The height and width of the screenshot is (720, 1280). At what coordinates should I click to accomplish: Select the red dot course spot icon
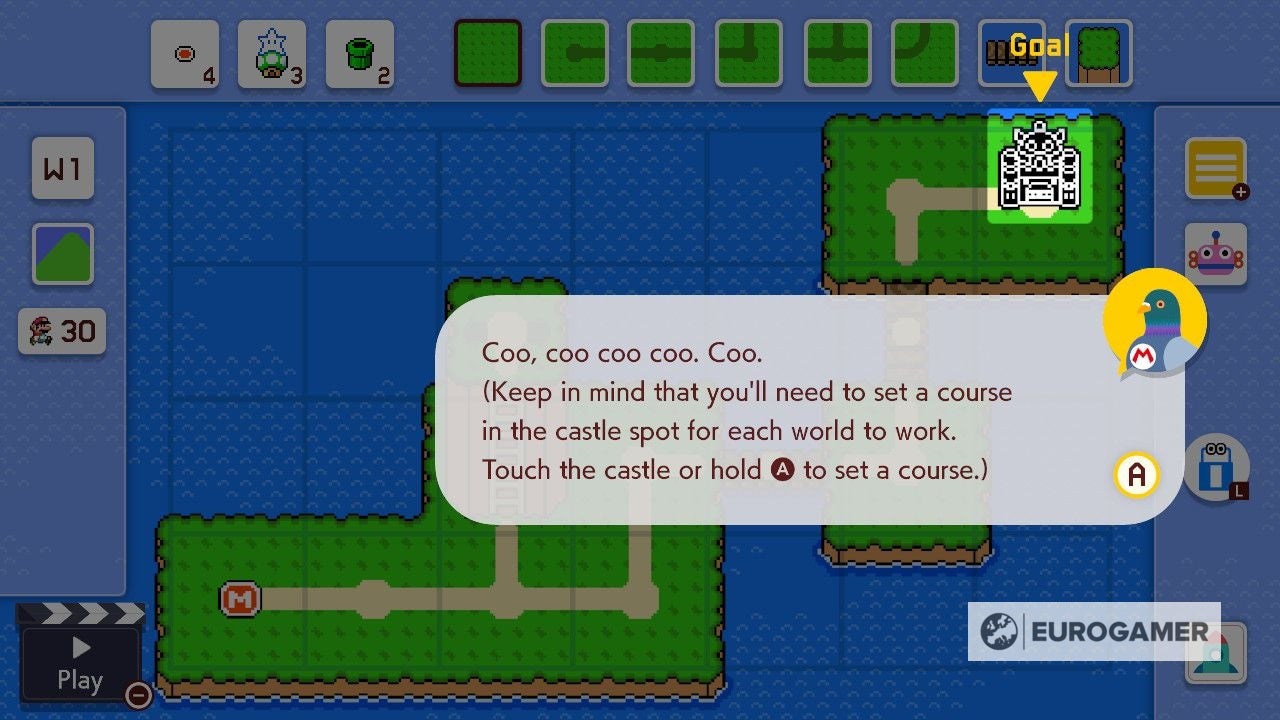185,54
